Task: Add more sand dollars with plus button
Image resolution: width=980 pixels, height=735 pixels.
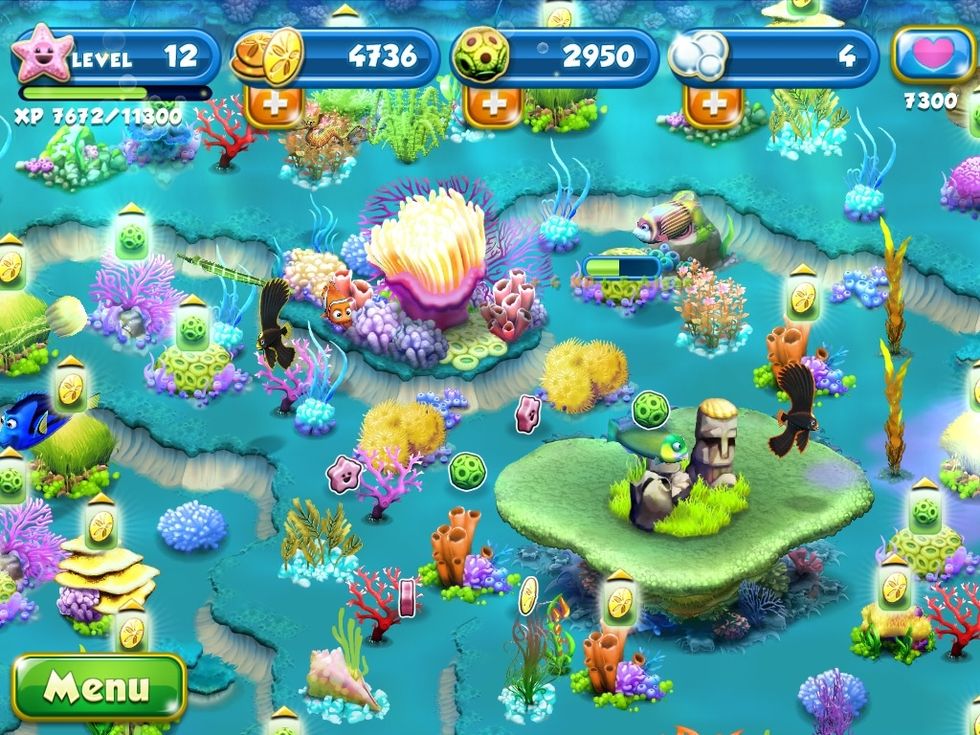Action: point(274,105)
